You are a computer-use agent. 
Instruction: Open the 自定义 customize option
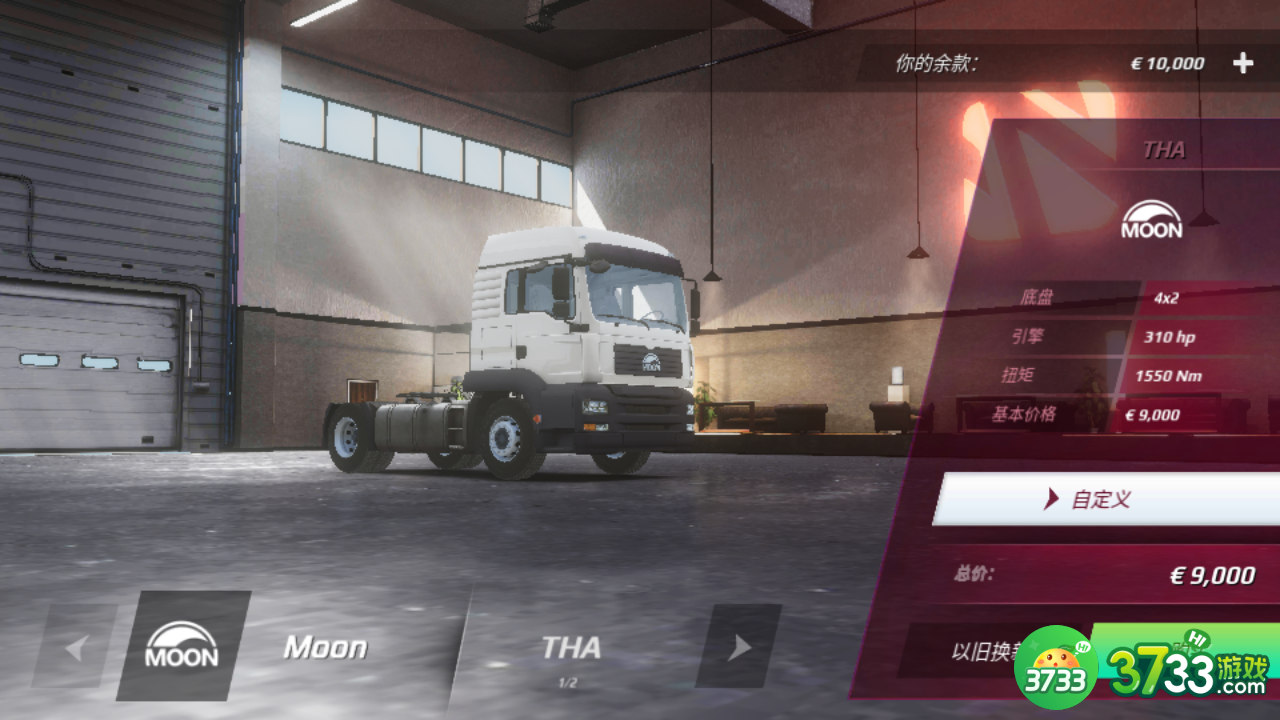point(1105,499)
